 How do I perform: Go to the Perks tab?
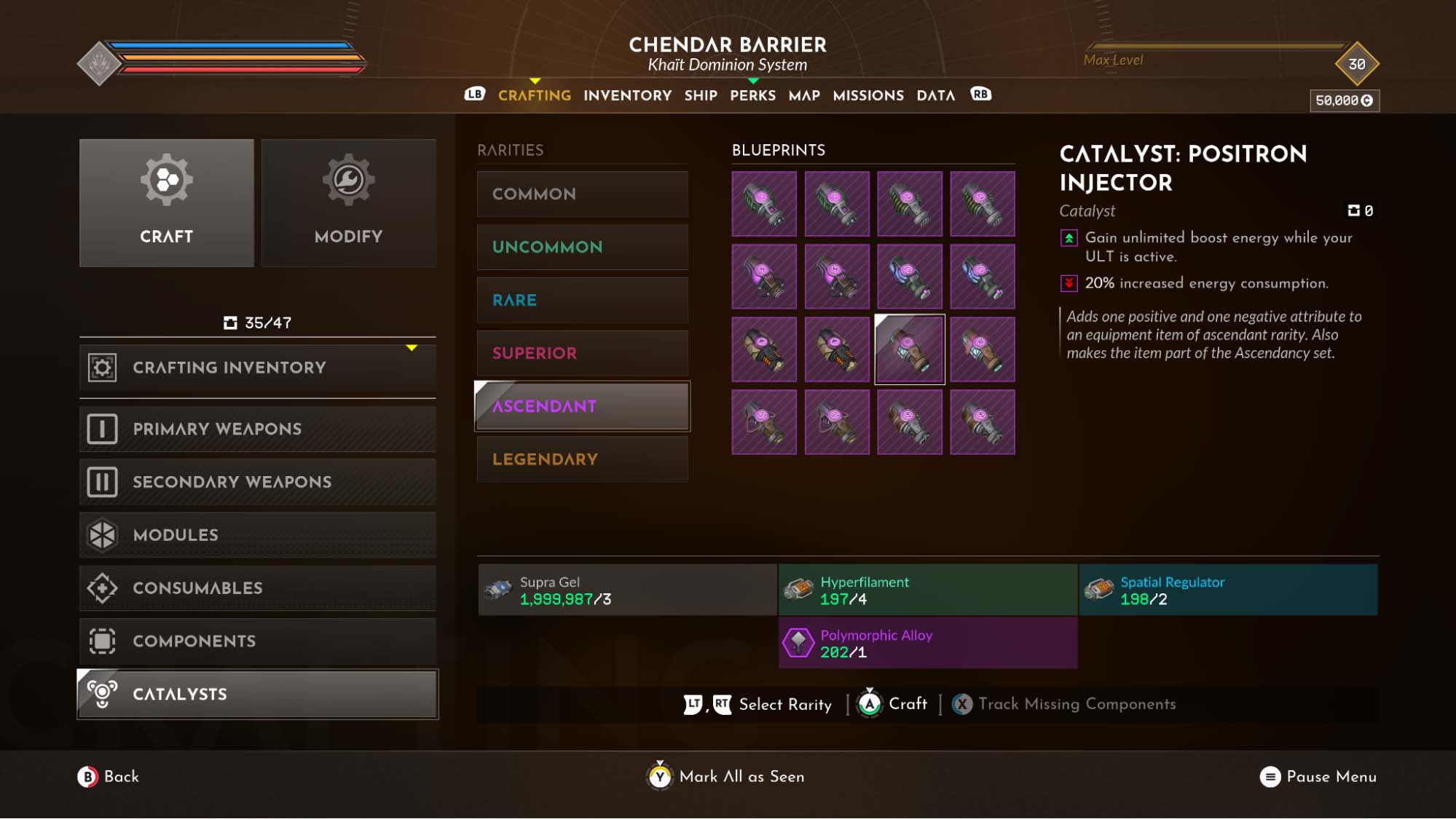pos(752,95)
